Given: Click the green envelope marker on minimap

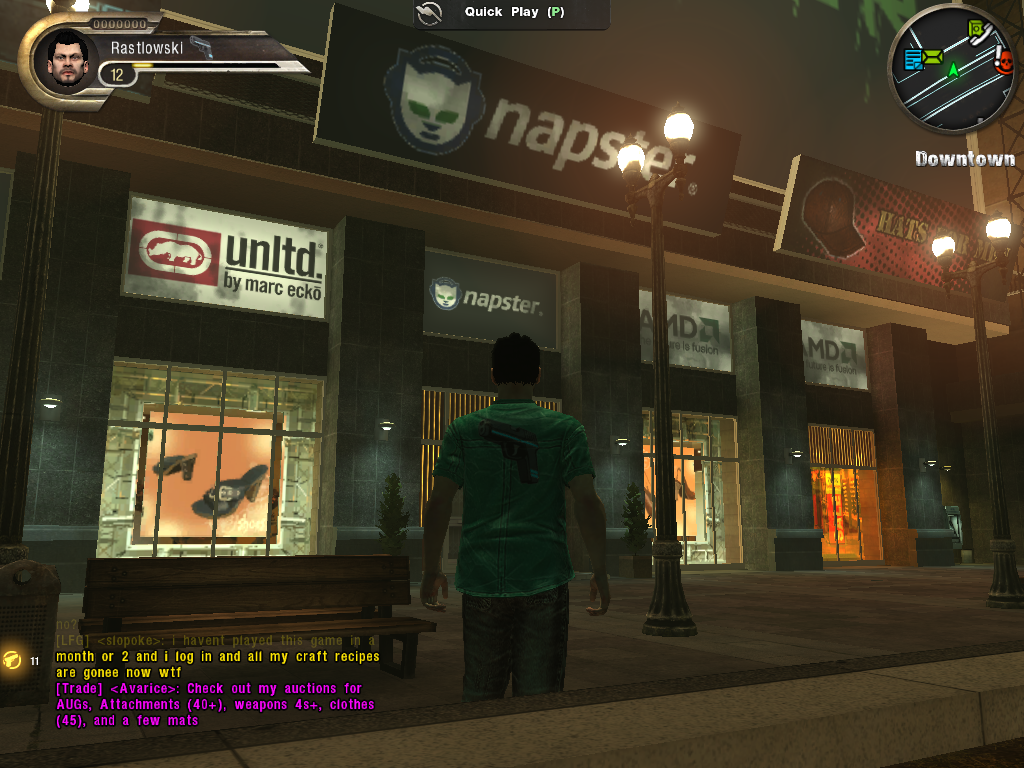Looking at the screenshot, I should (935, 57).
